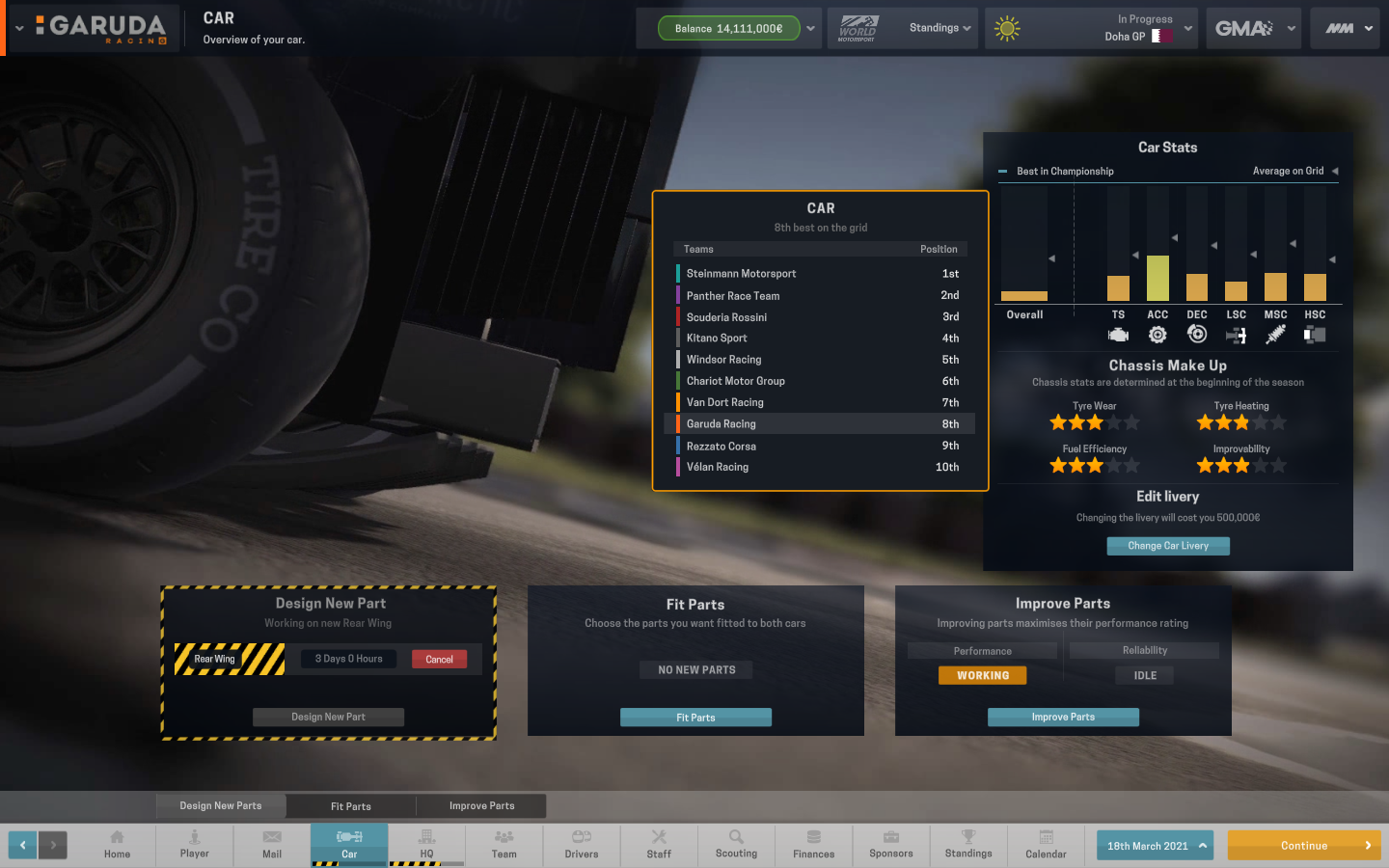Click the Scouting magnifier icon
Viewport: 1389px width, 868px height.
736,840
